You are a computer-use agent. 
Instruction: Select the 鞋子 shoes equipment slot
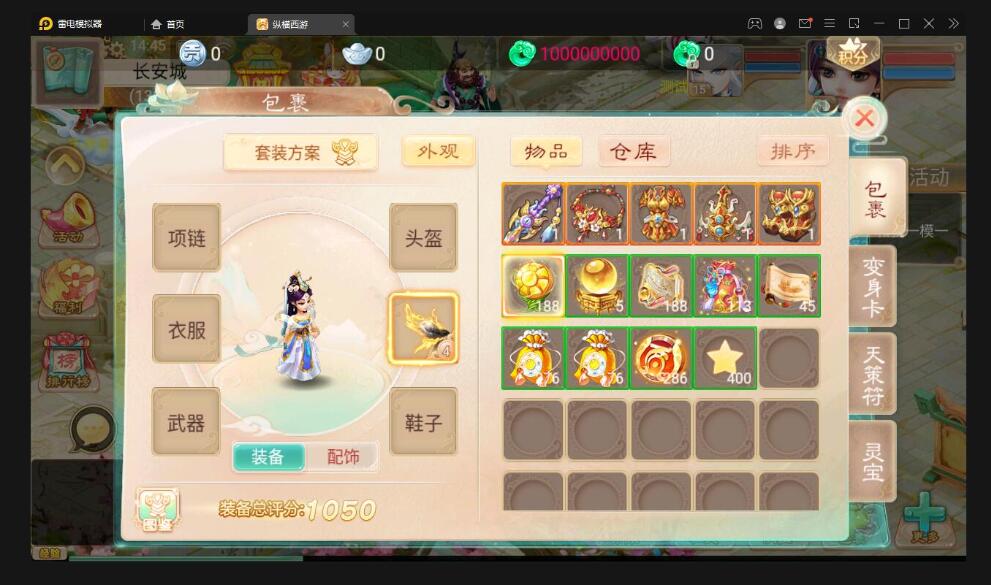[x=423, y=422]
